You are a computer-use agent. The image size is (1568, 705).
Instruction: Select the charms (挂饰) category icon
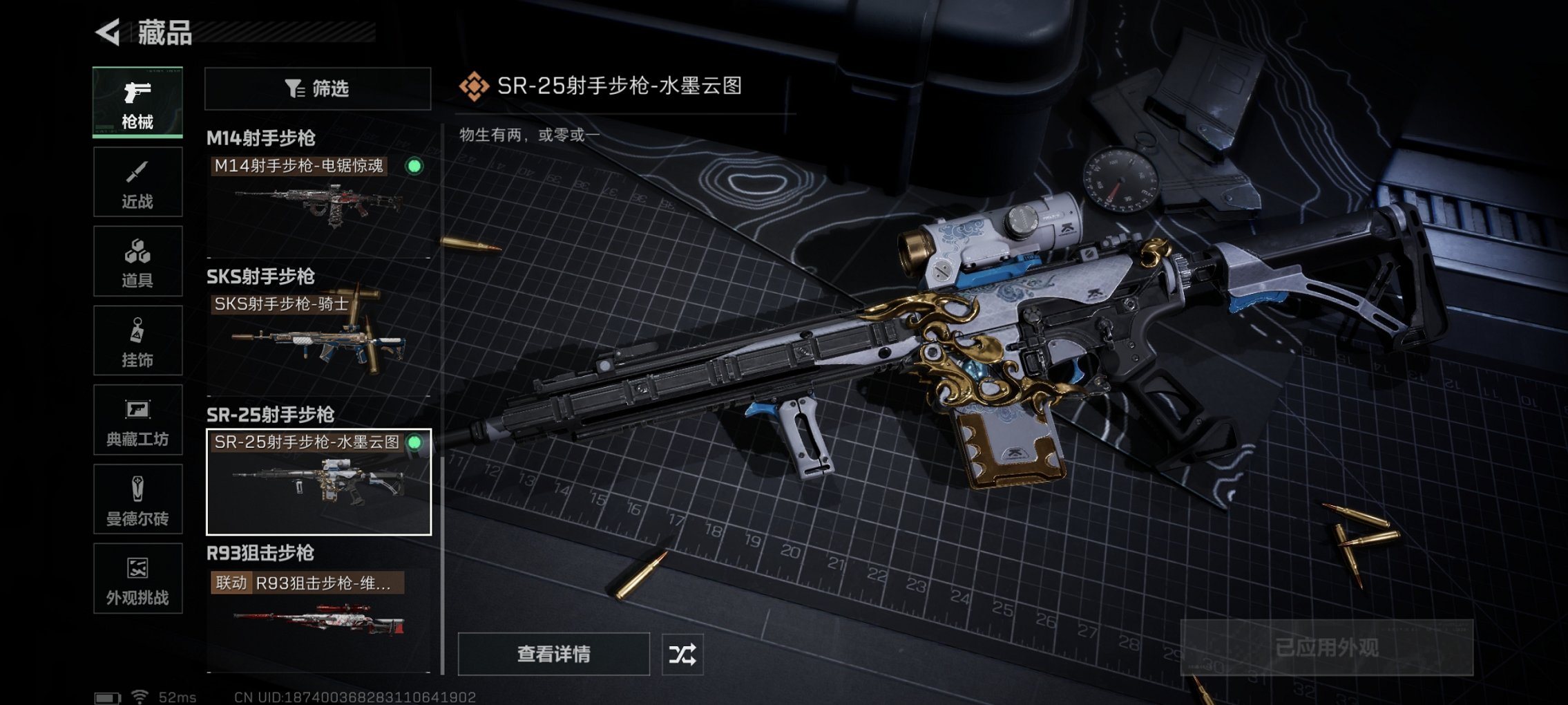(x=137, y=340)
